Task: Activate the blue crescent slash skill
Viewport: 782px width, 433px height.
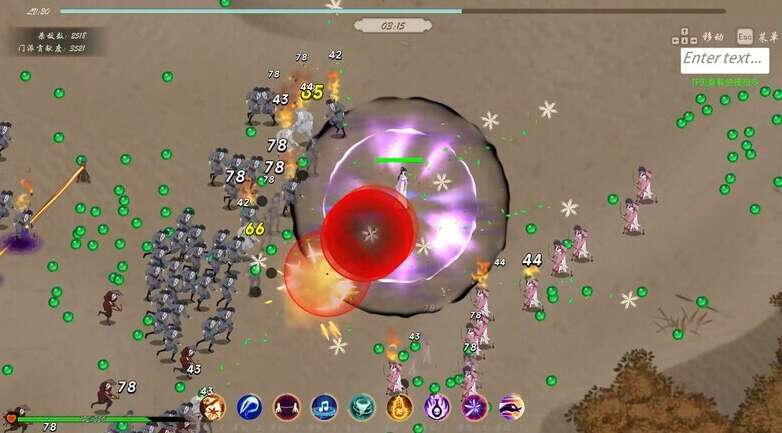Action: point(250,407)
